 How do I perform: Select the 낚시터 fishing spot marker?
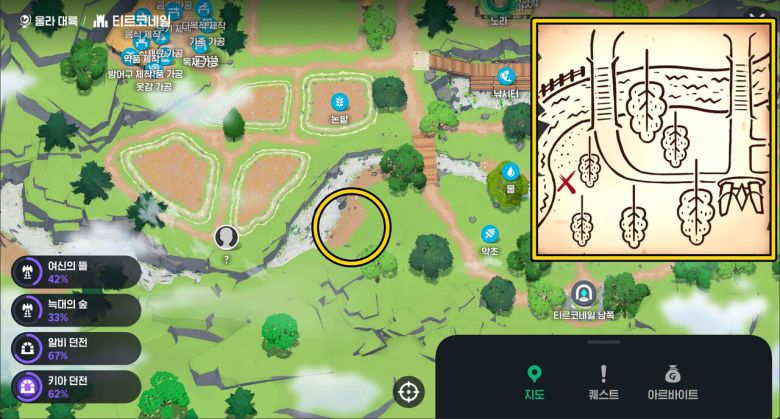[509, 77]
